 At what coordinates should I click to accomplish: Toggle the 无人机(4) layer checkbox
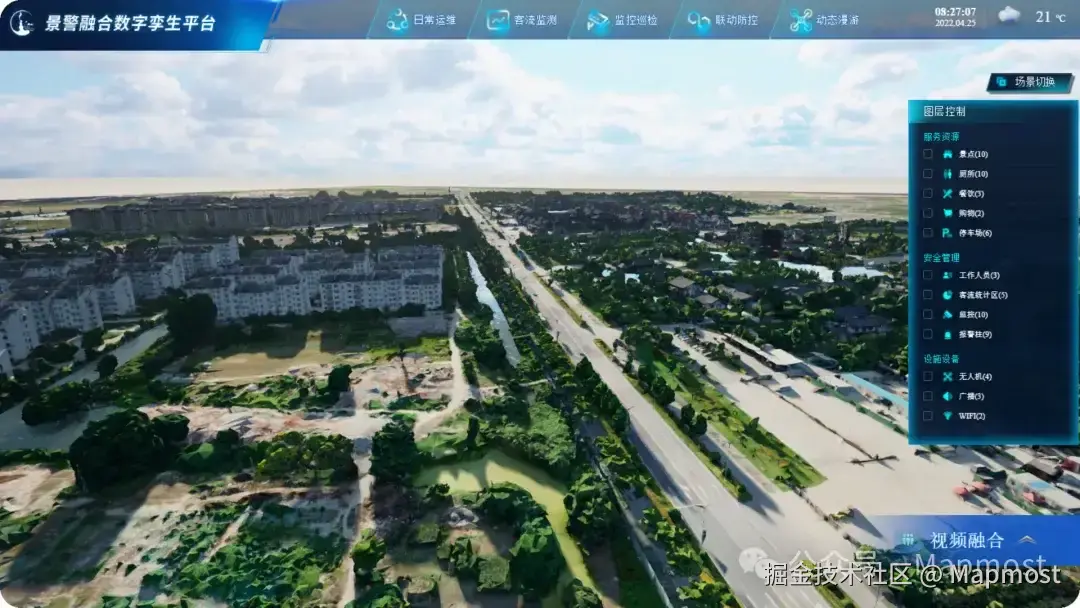(928, 376)
